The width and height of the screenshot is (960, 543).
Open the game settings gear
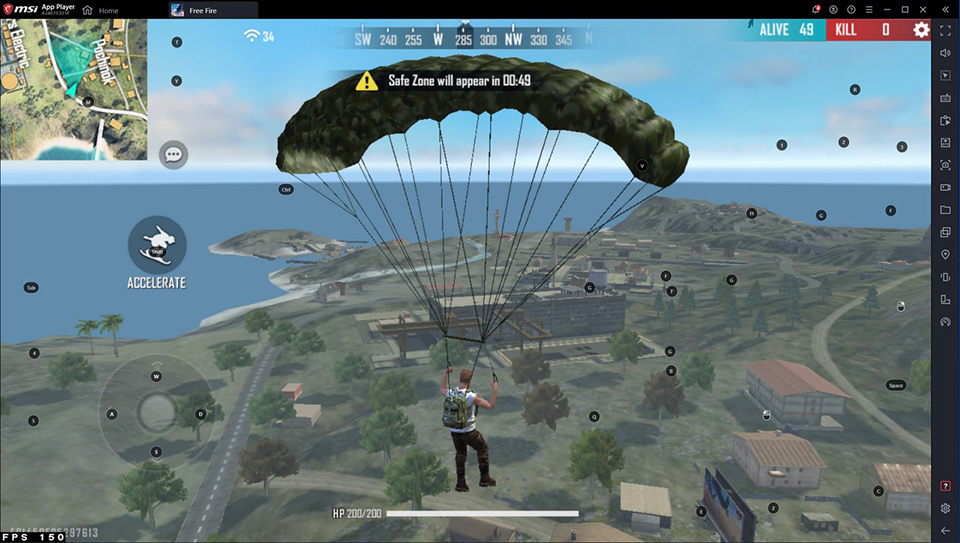pos(921,30)
